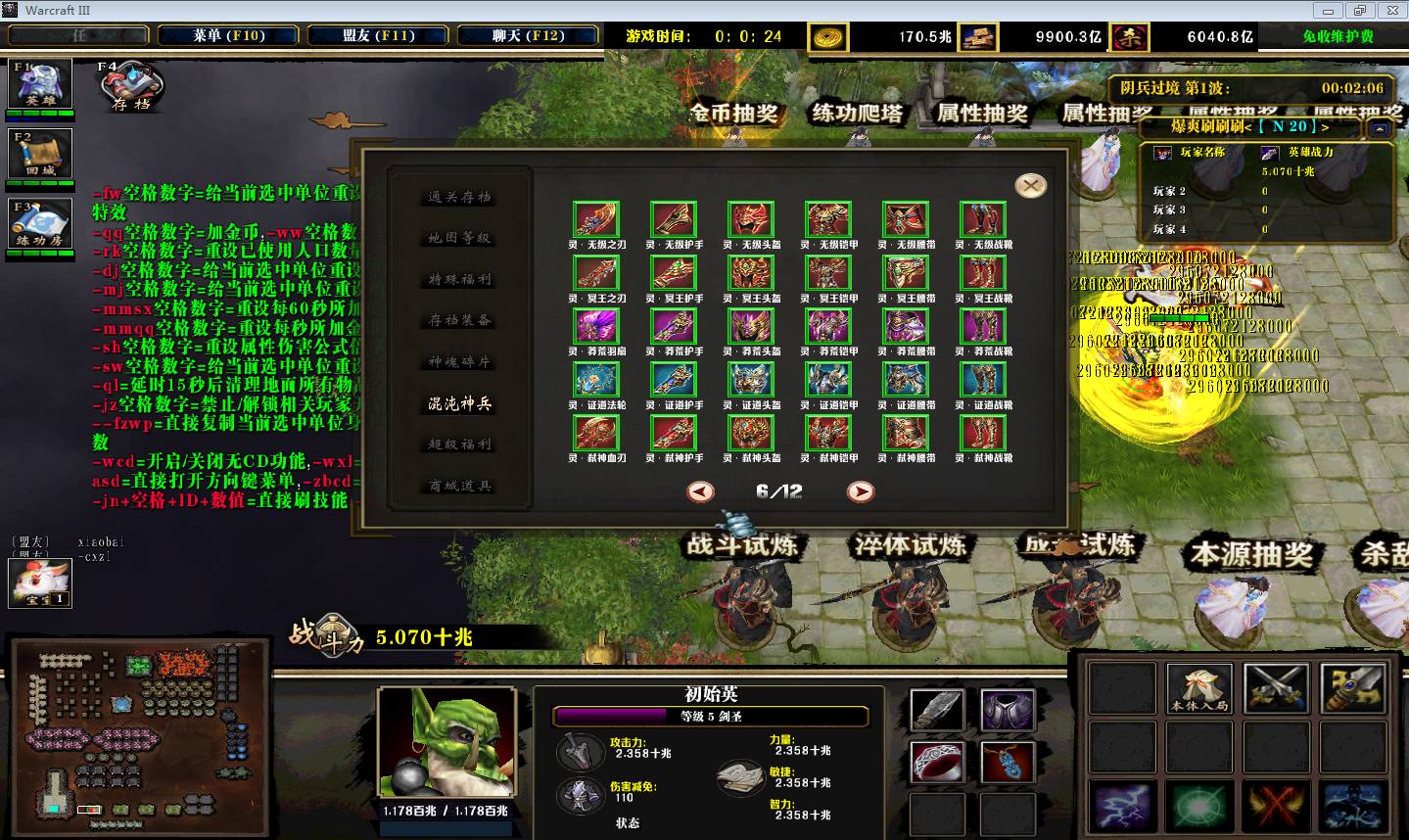The height and width of the screenshot is (840, 1409).
Task: Select the 灵·冥王头盔 helmet item icon
Action: [x=750, y=273]
